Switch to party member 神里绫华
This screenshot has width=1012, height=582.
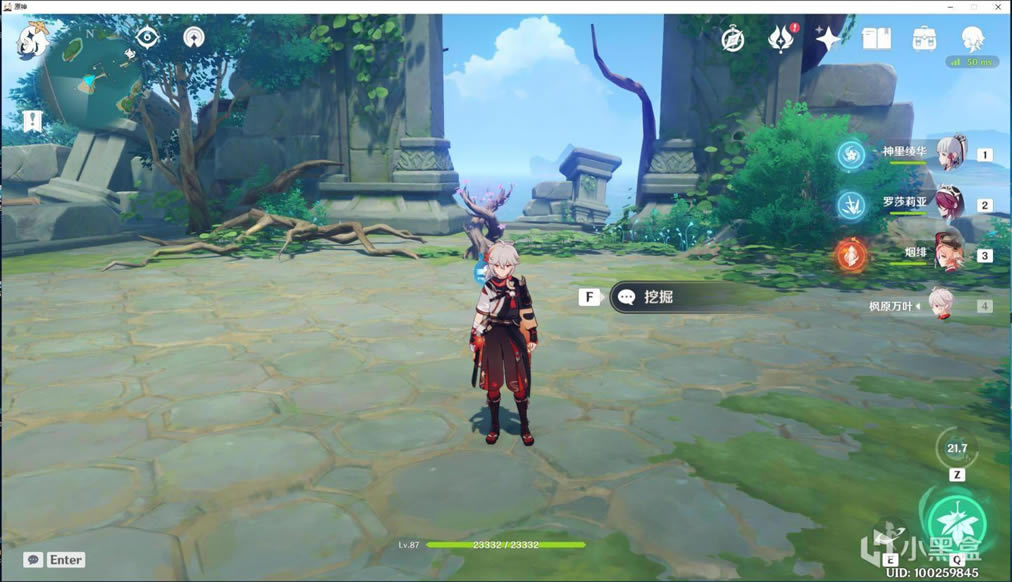950,153
